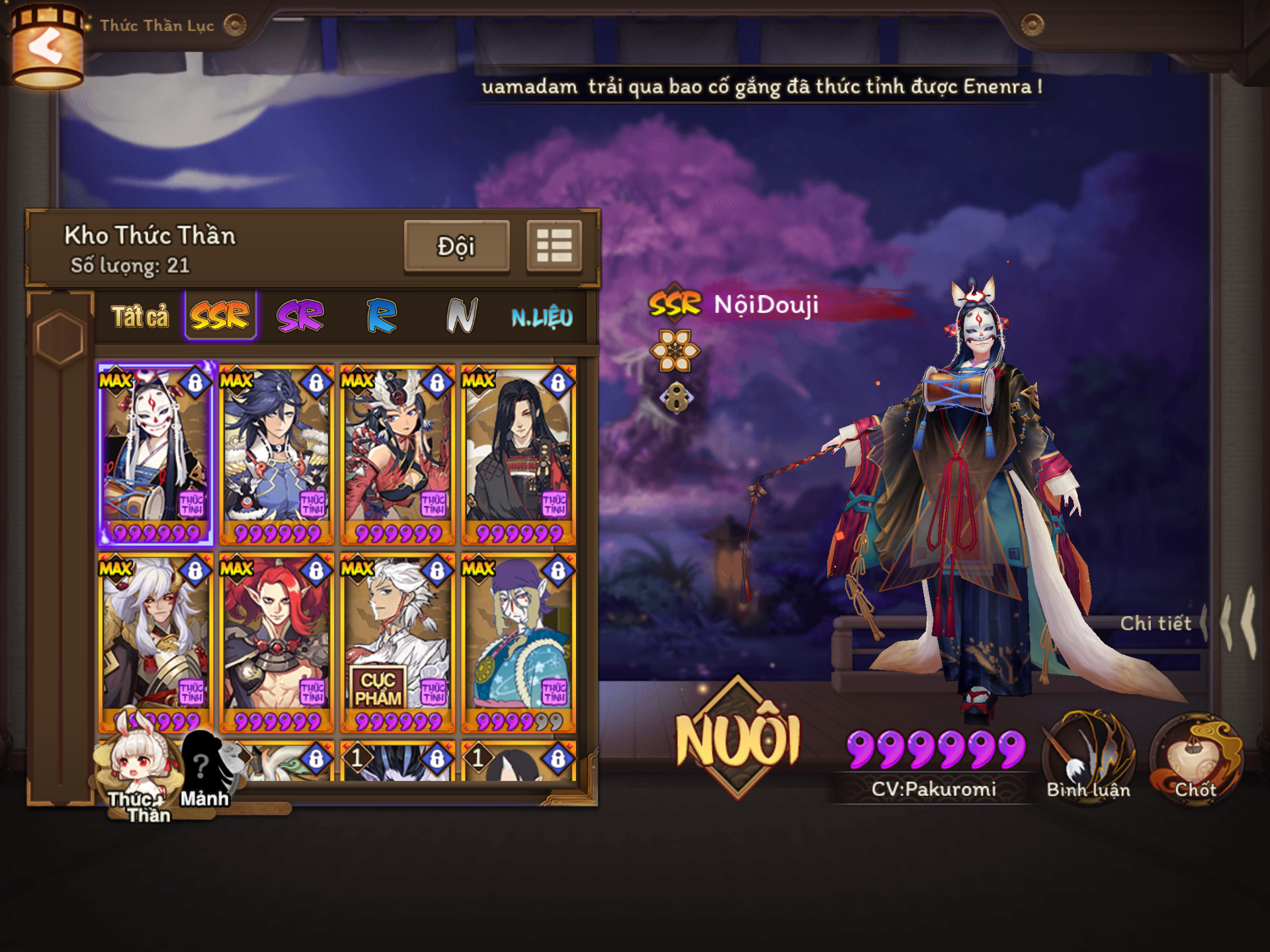The width and height of the screenshot is (1270, 952).
Task: Select the fox-masked NộiDouji card
Action: tap(155, 454)
